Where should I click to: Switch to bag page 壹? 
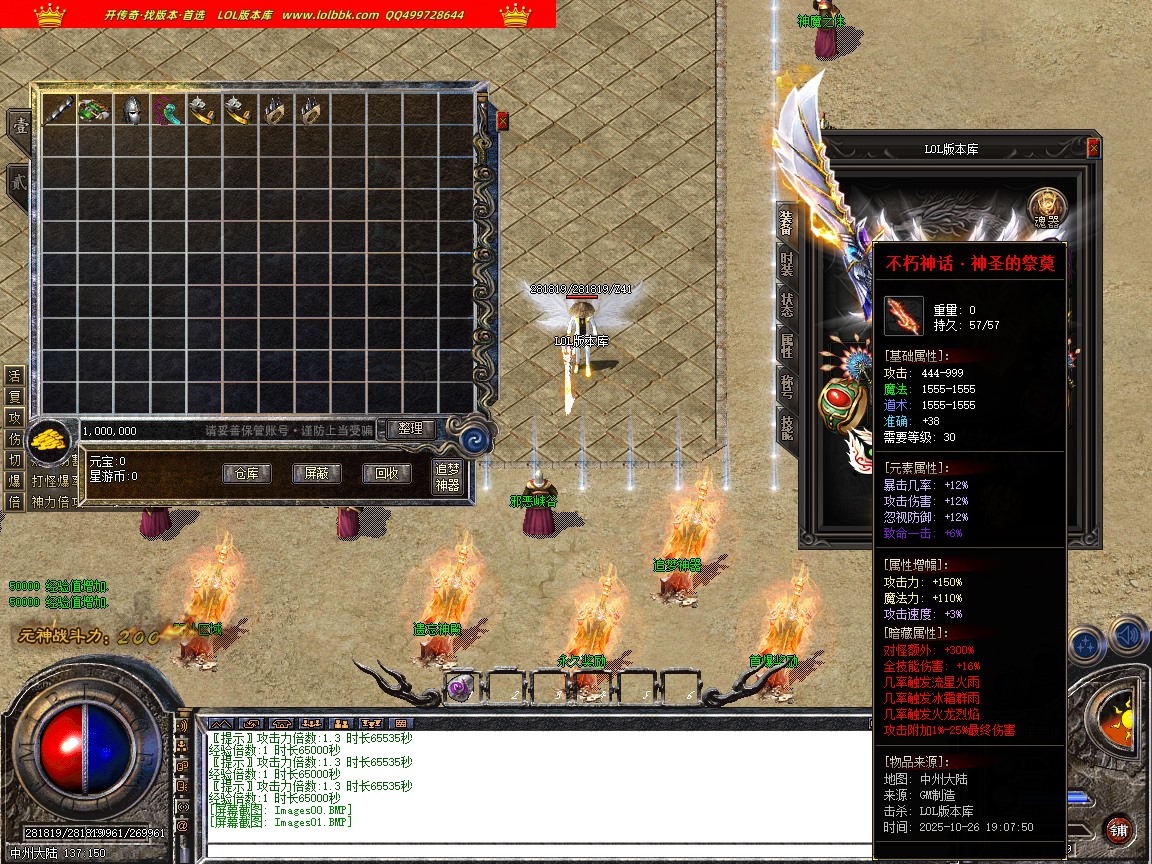[19, 126]
